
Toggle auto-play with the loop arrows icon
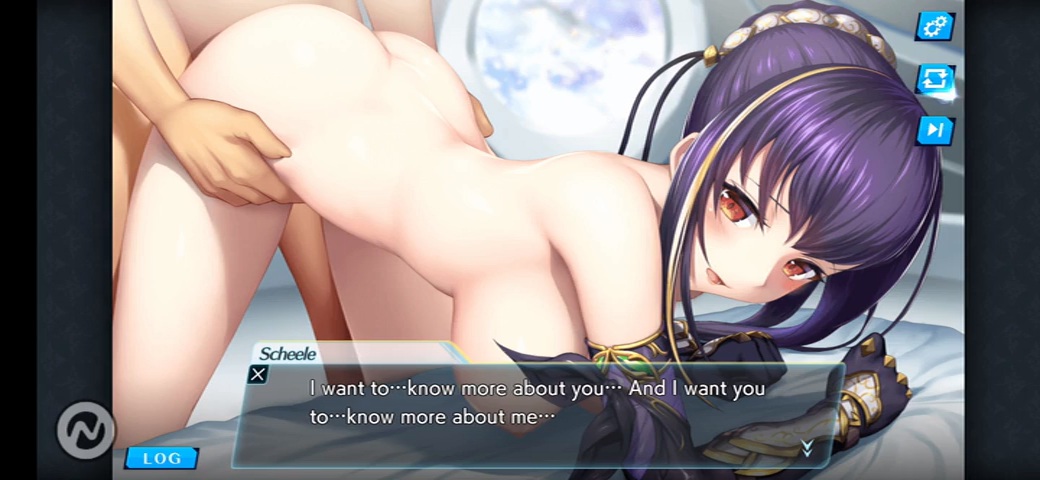pos(935,78)
